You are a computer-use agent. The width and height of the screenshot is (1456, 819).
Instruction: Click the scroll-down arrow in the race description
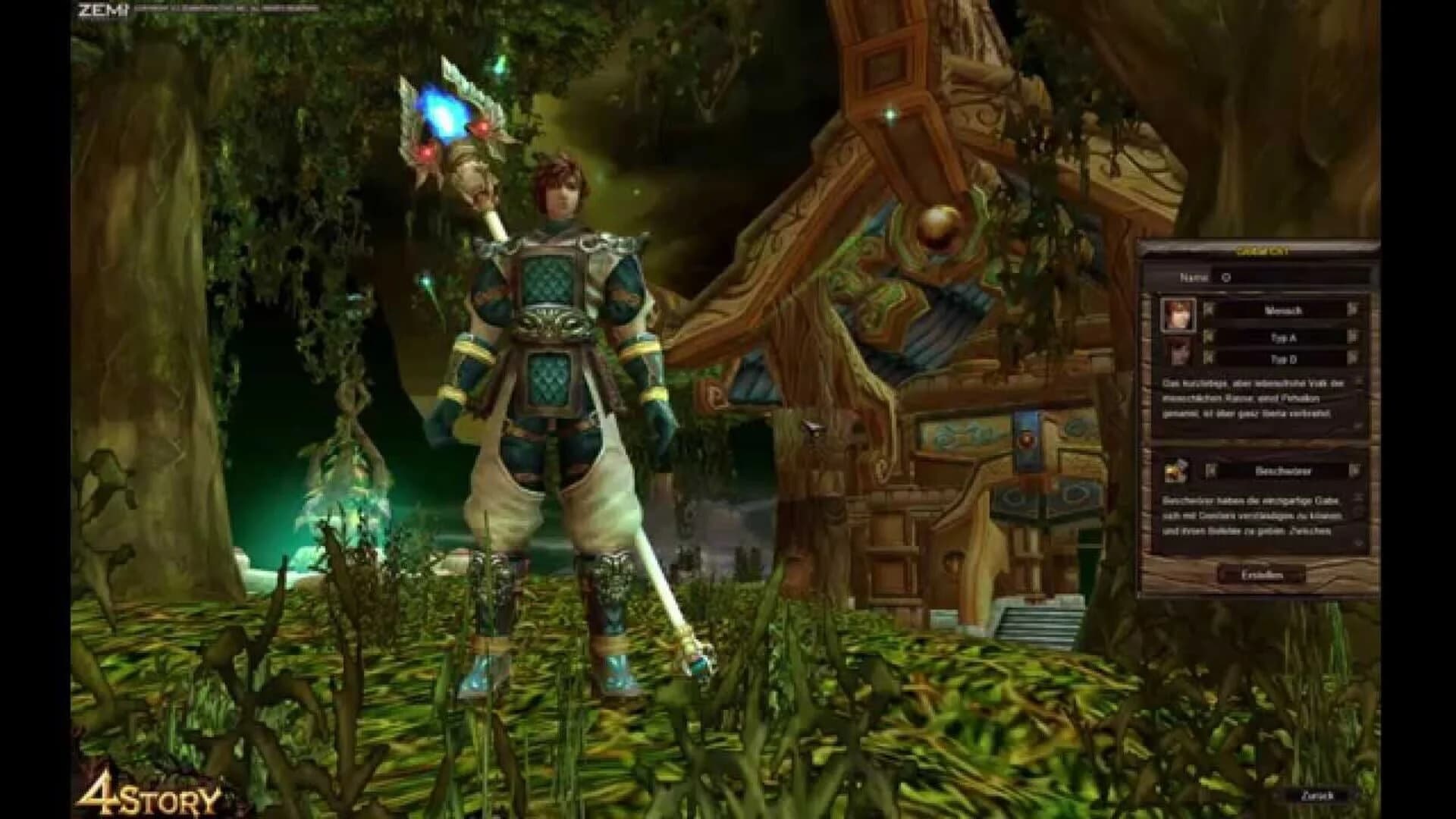pos(1357,426)
